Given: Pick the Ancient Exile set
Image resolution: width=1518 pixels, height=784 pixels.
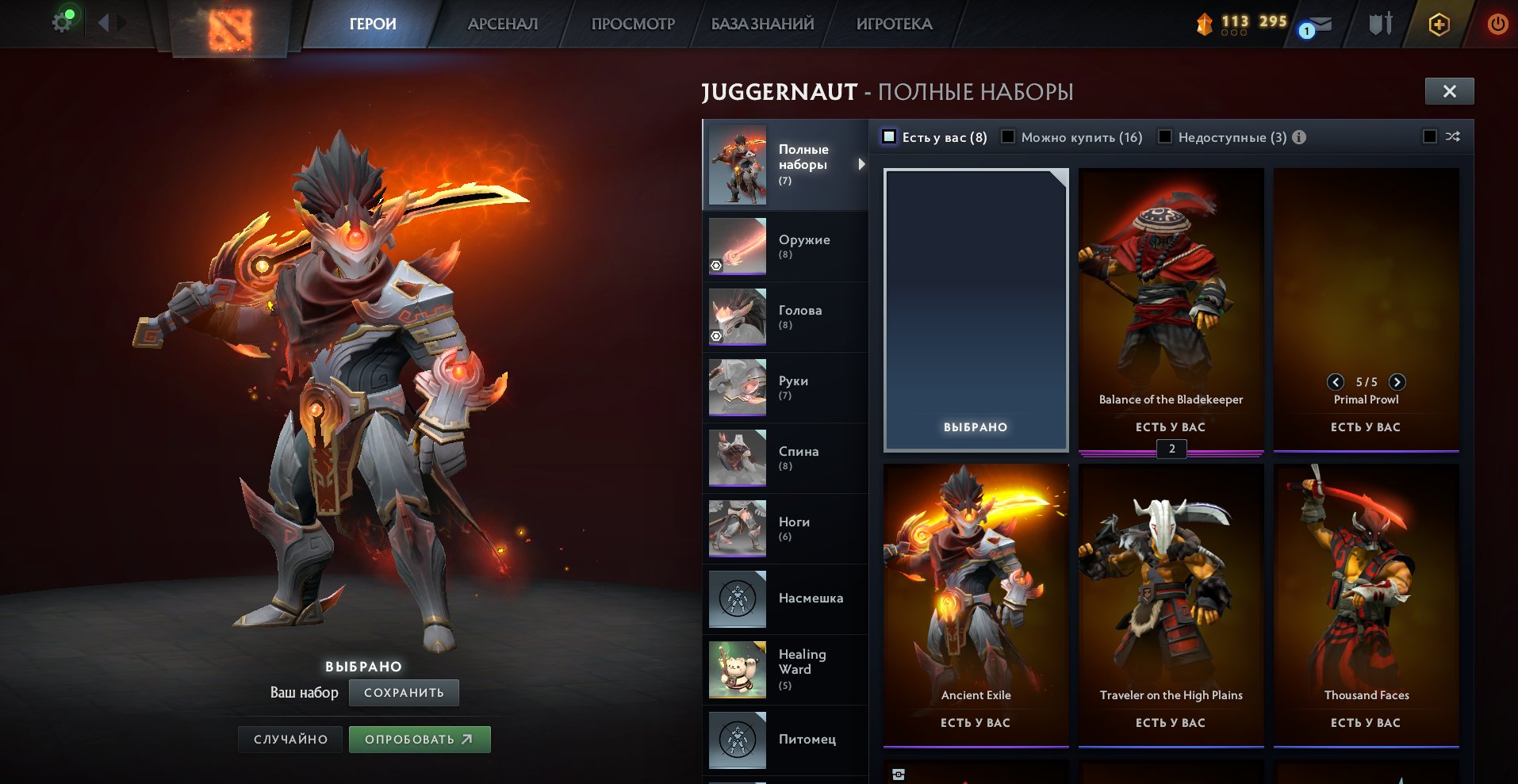Looking at the screenshot, I should click(x=976, y=604).
